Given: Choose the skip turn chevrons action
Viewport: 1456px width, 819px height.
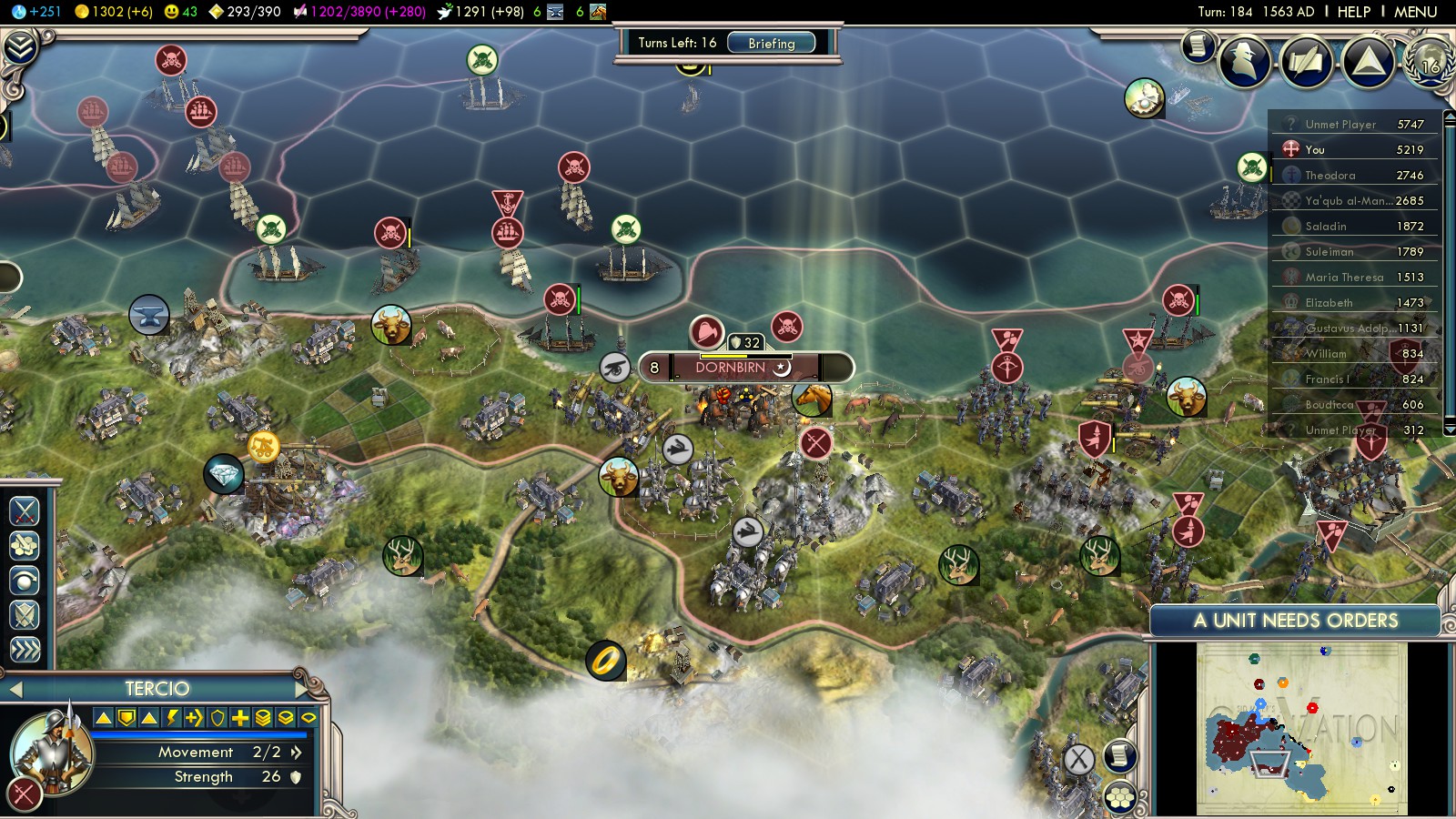Looking at the screenshot, I should [25, 649].
